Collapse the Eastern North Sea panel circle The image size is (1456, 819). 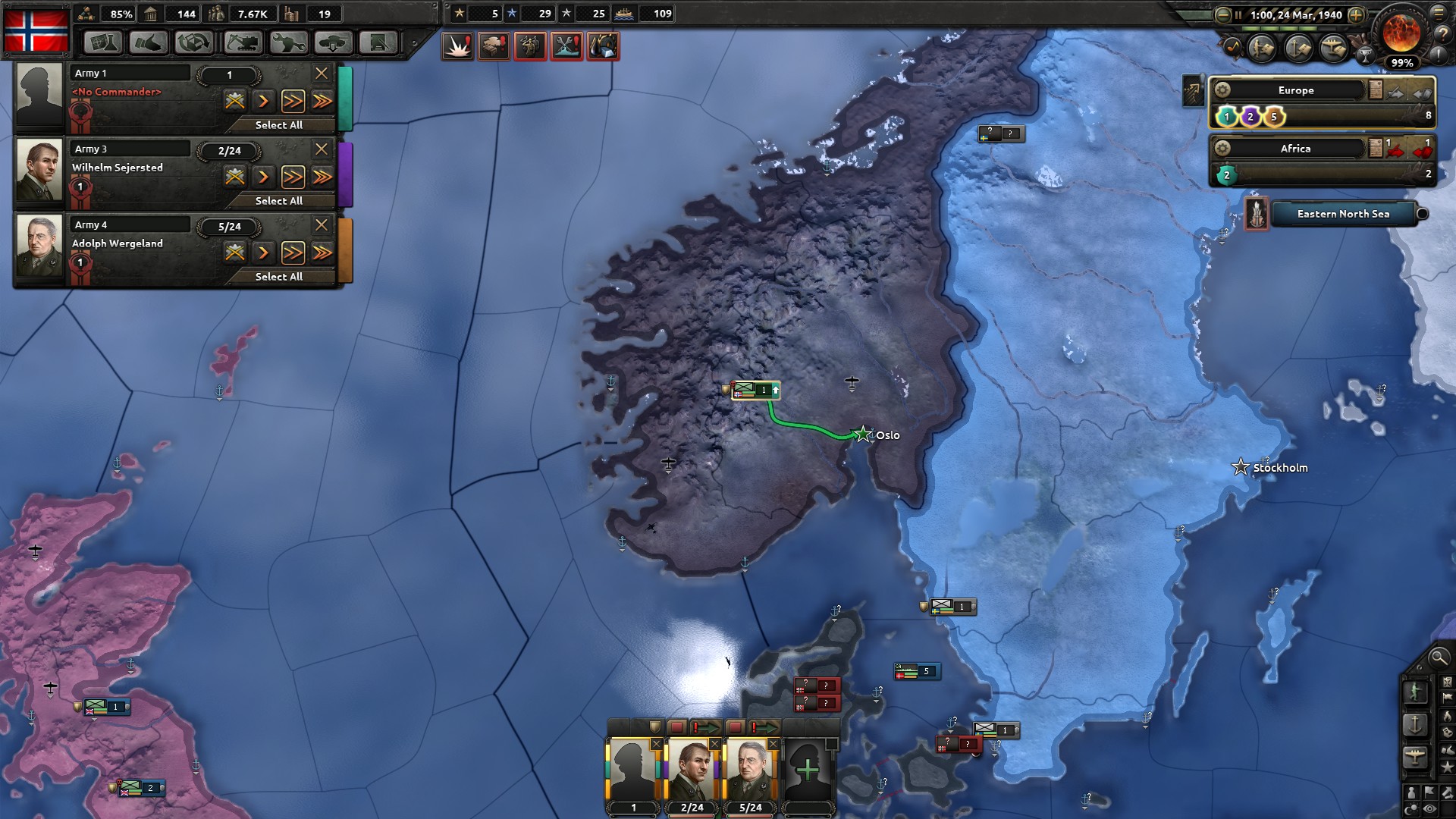[1421, 215]
